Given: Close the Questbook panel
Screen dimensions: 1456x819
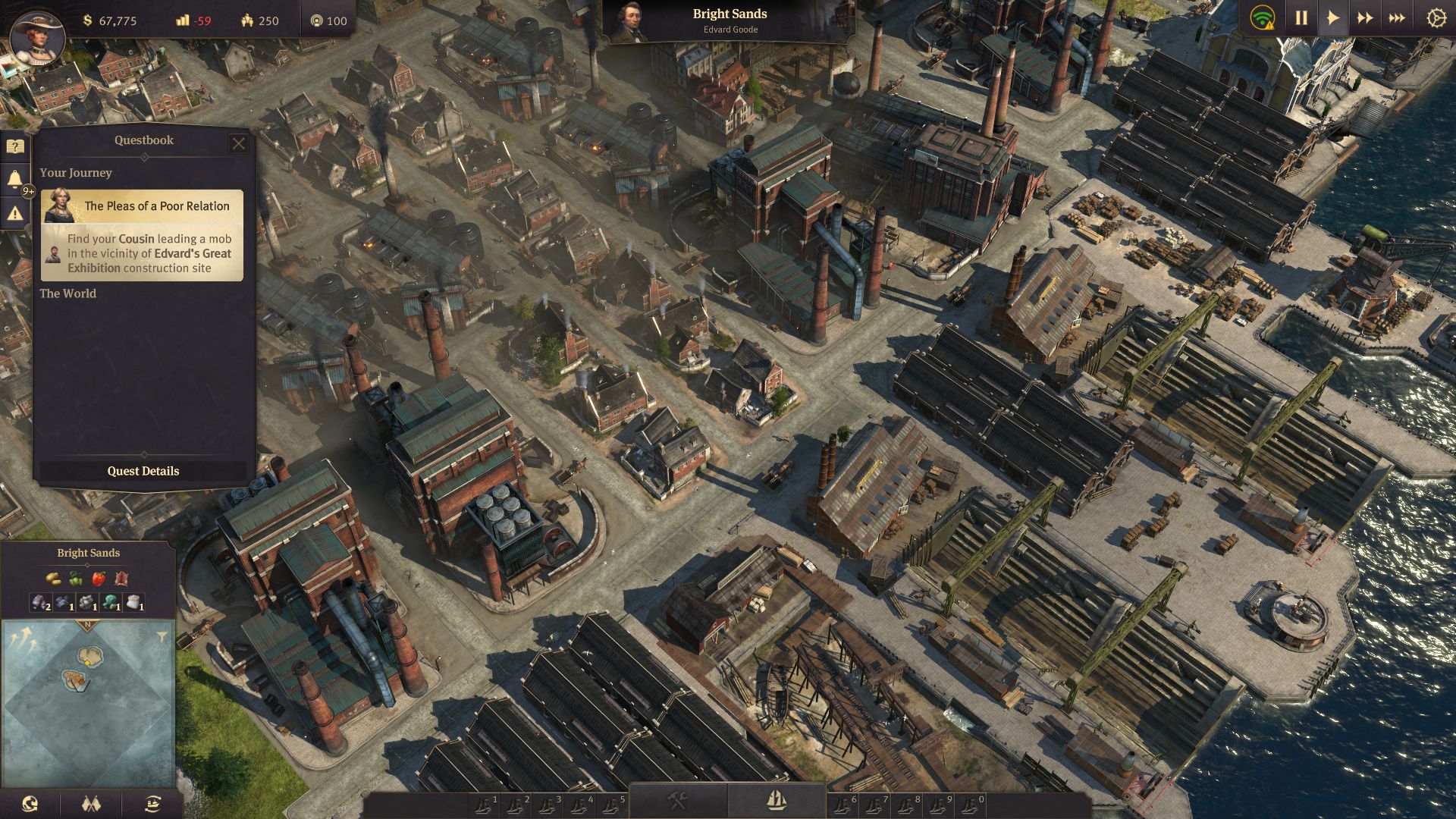Looking at the screenshot, I should 238,143.
